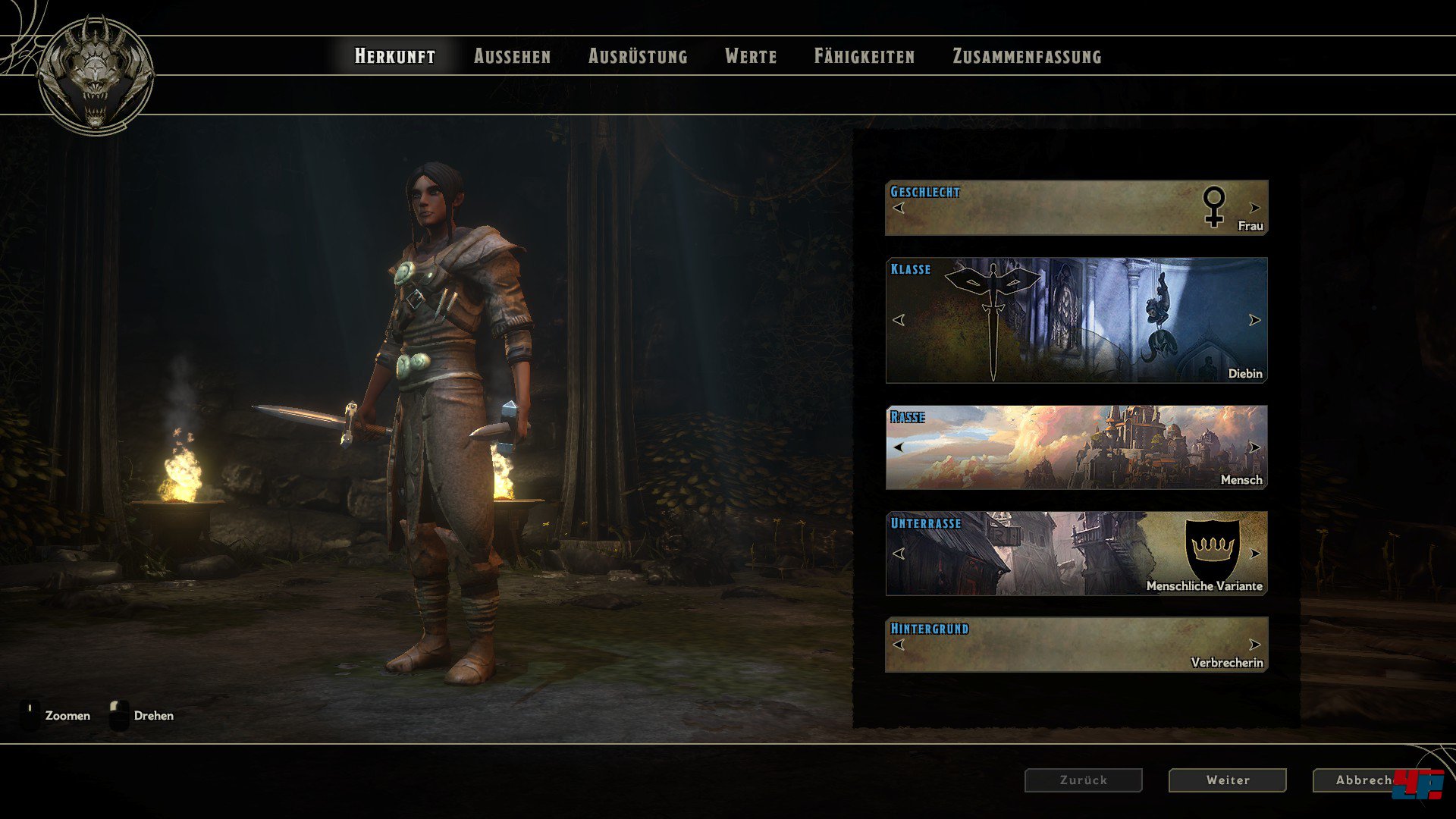Image resolution: width=1456 pixels, height=819 pixels.
Task: Cycle Klasse backward with left arrow
Action: click(899, 320)
